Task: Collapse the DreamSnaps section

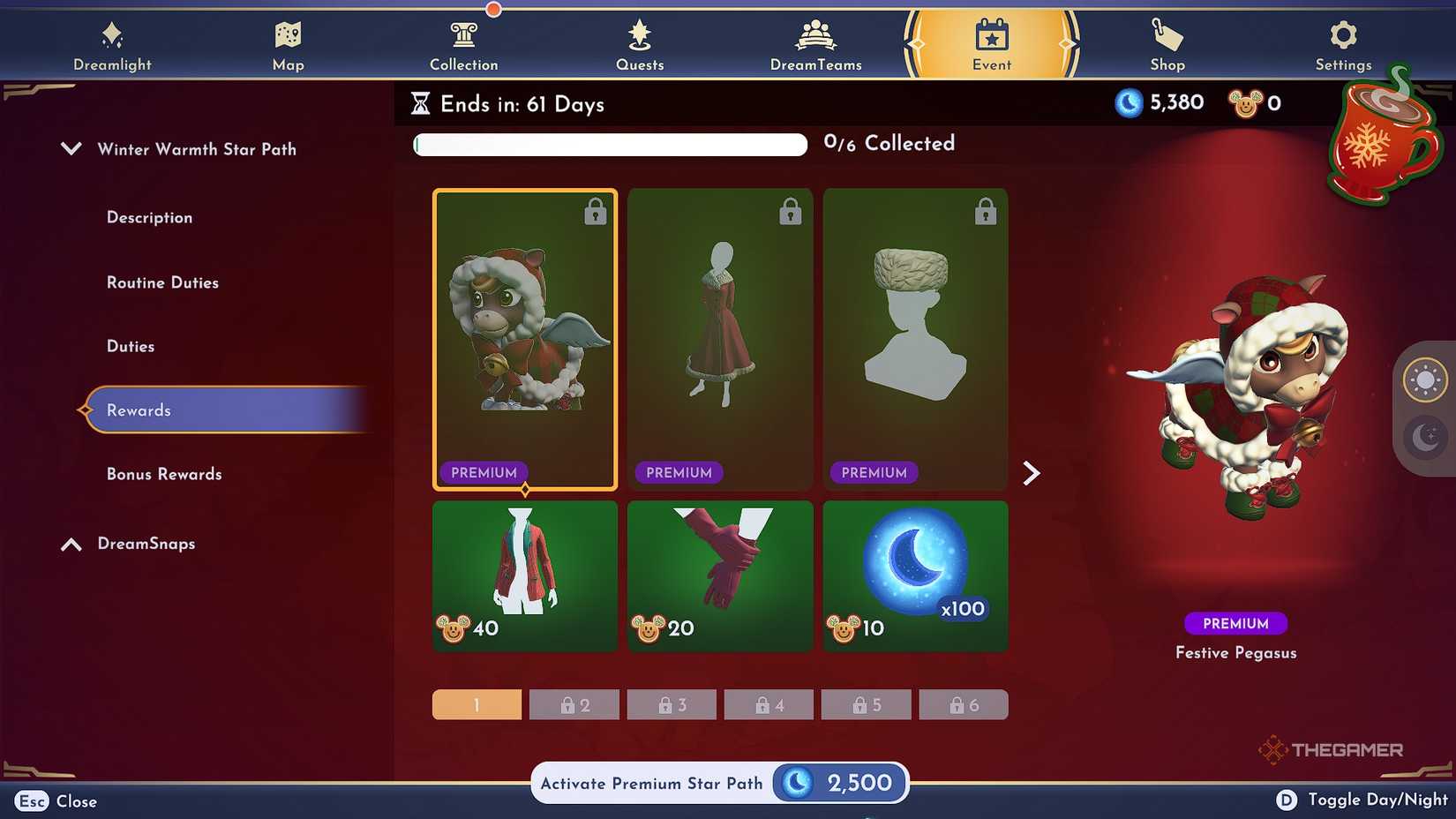Action: point(71,544)
